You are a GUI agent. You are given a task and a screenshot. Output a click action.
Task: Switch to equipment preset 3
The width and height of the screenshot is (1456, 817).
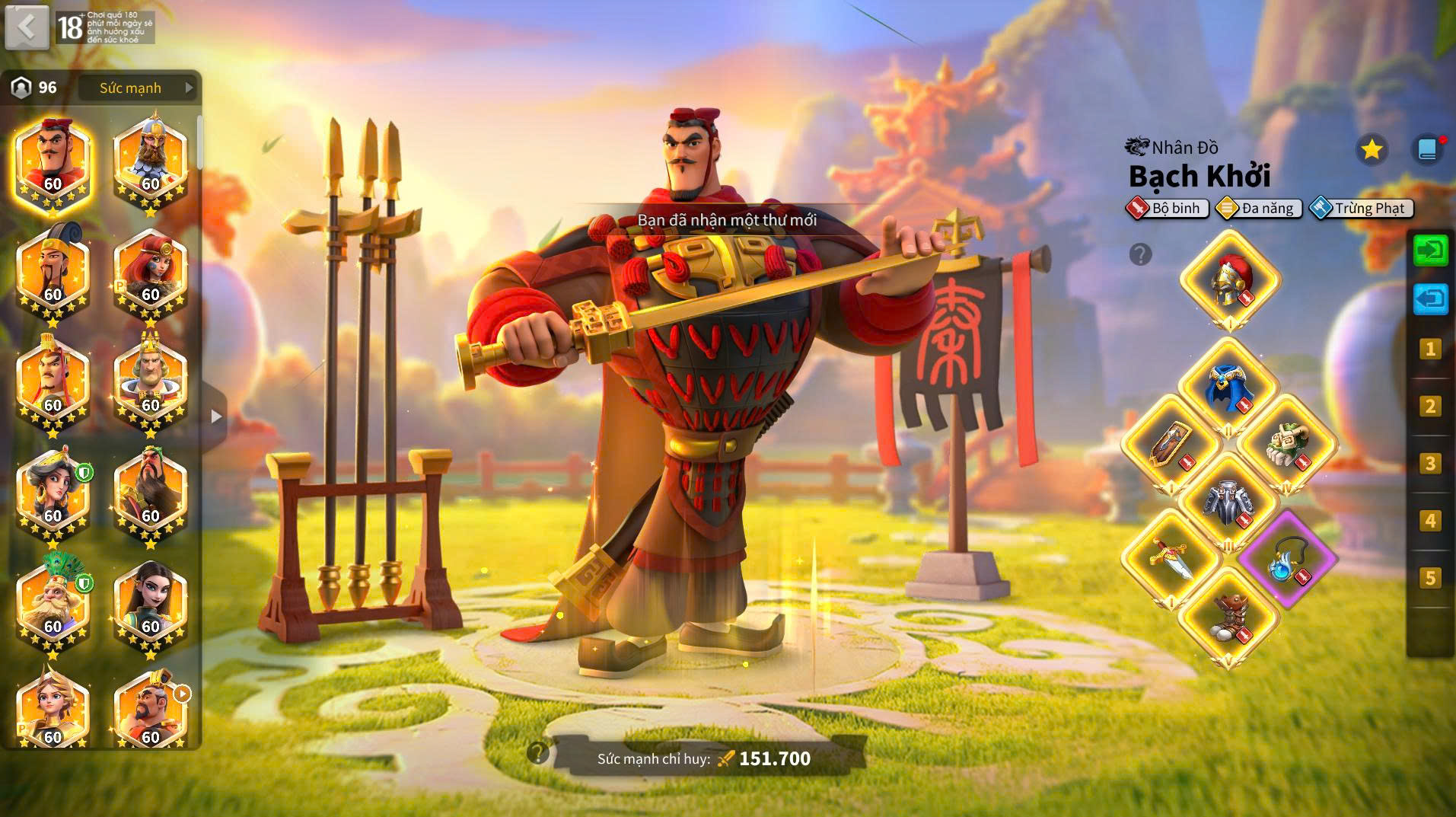(1430, 464)
